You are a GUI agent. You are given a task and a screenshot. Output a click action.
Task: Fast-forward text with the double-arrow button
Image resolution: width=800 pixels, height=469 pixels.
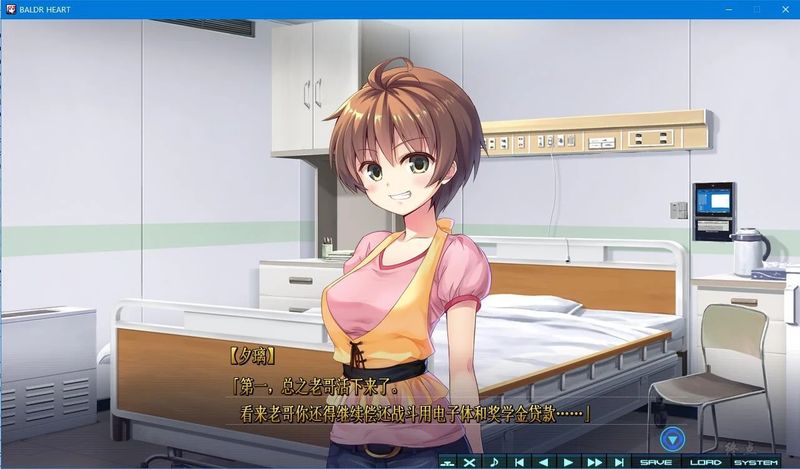click(x=594, y=462)
